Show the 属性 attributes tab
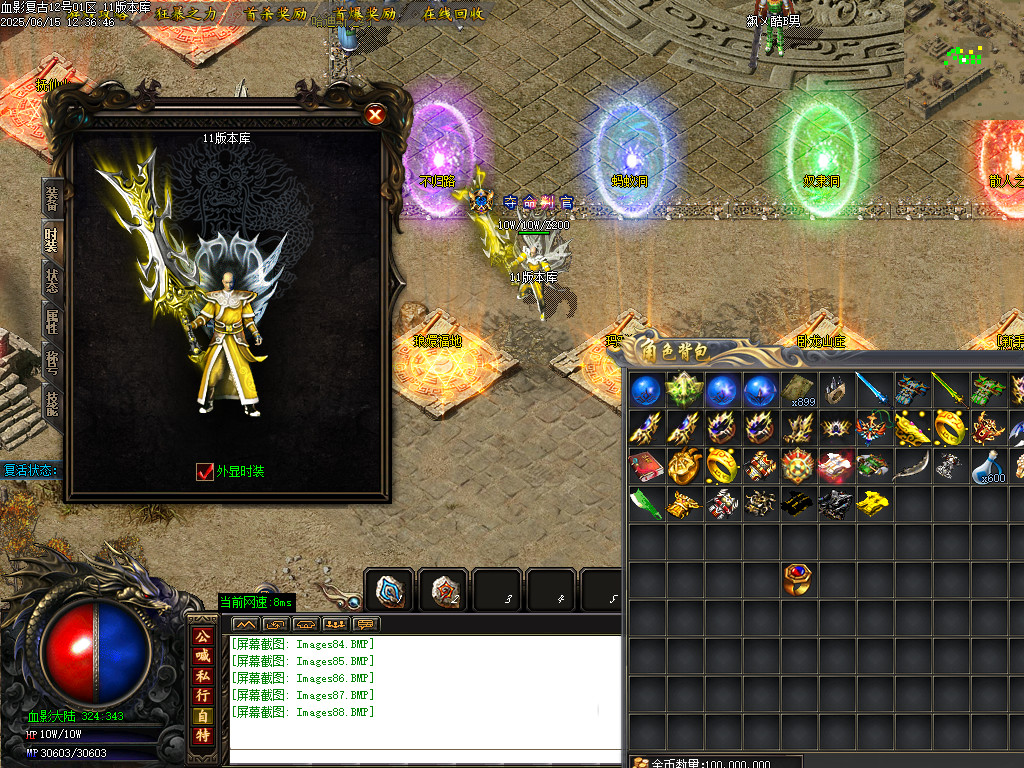The image size is (1024, 768). (51, 320)
